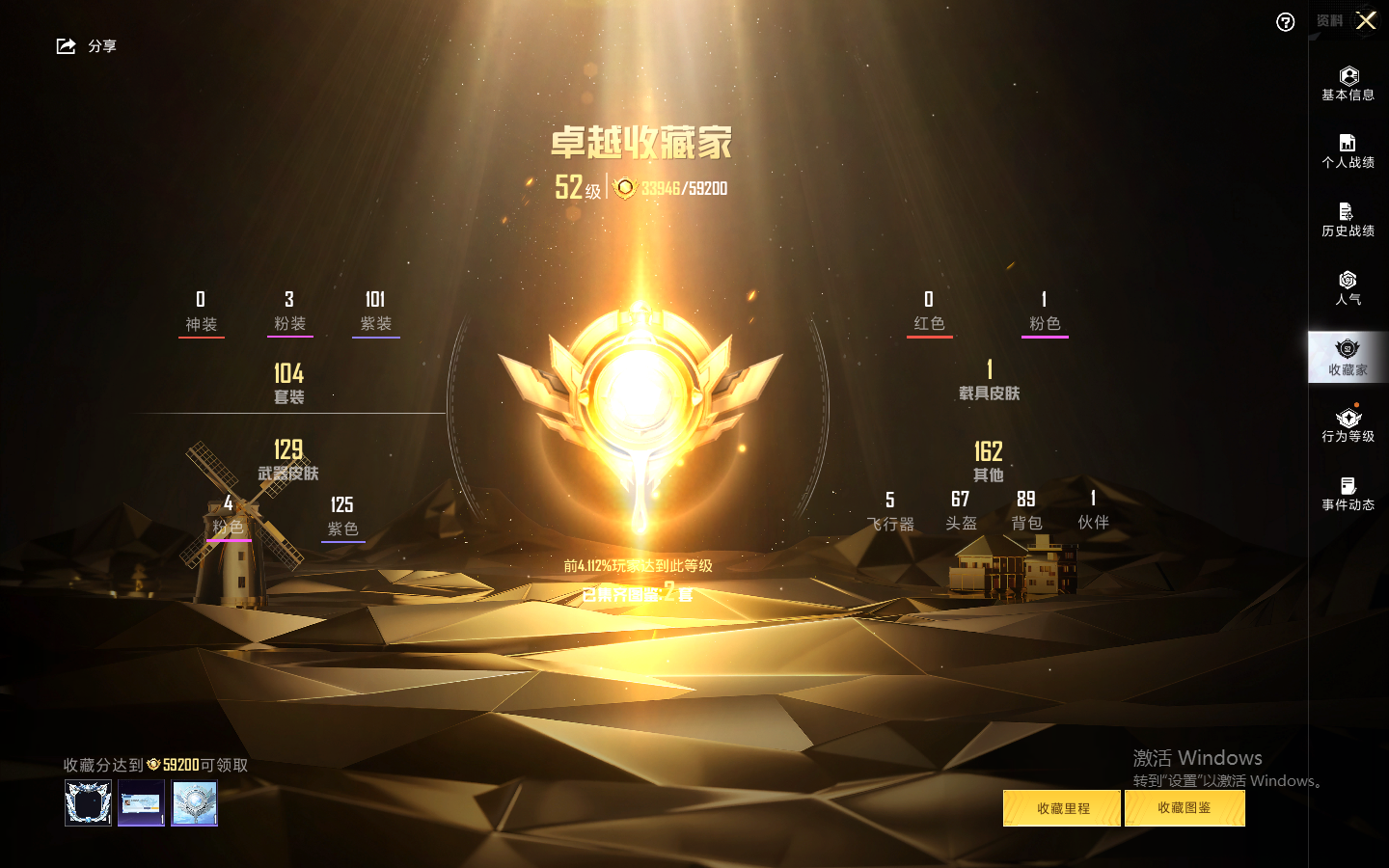Open the 收藏里程 button
Viewport: 1389px width, 868px height.
(1062, 808)
